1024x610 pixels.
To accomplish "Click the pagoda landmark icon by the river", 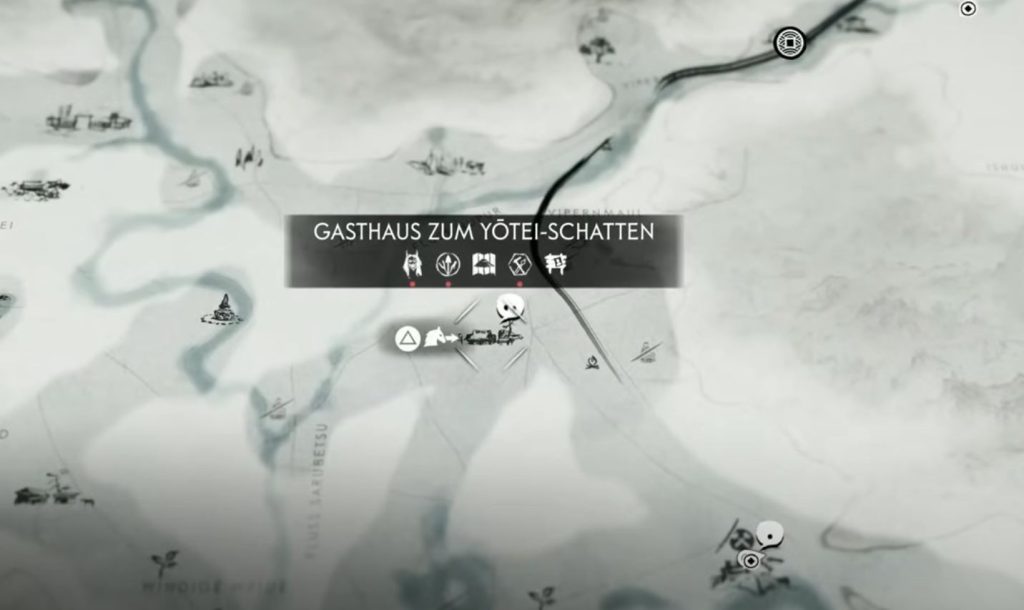I will click(224, 308).
